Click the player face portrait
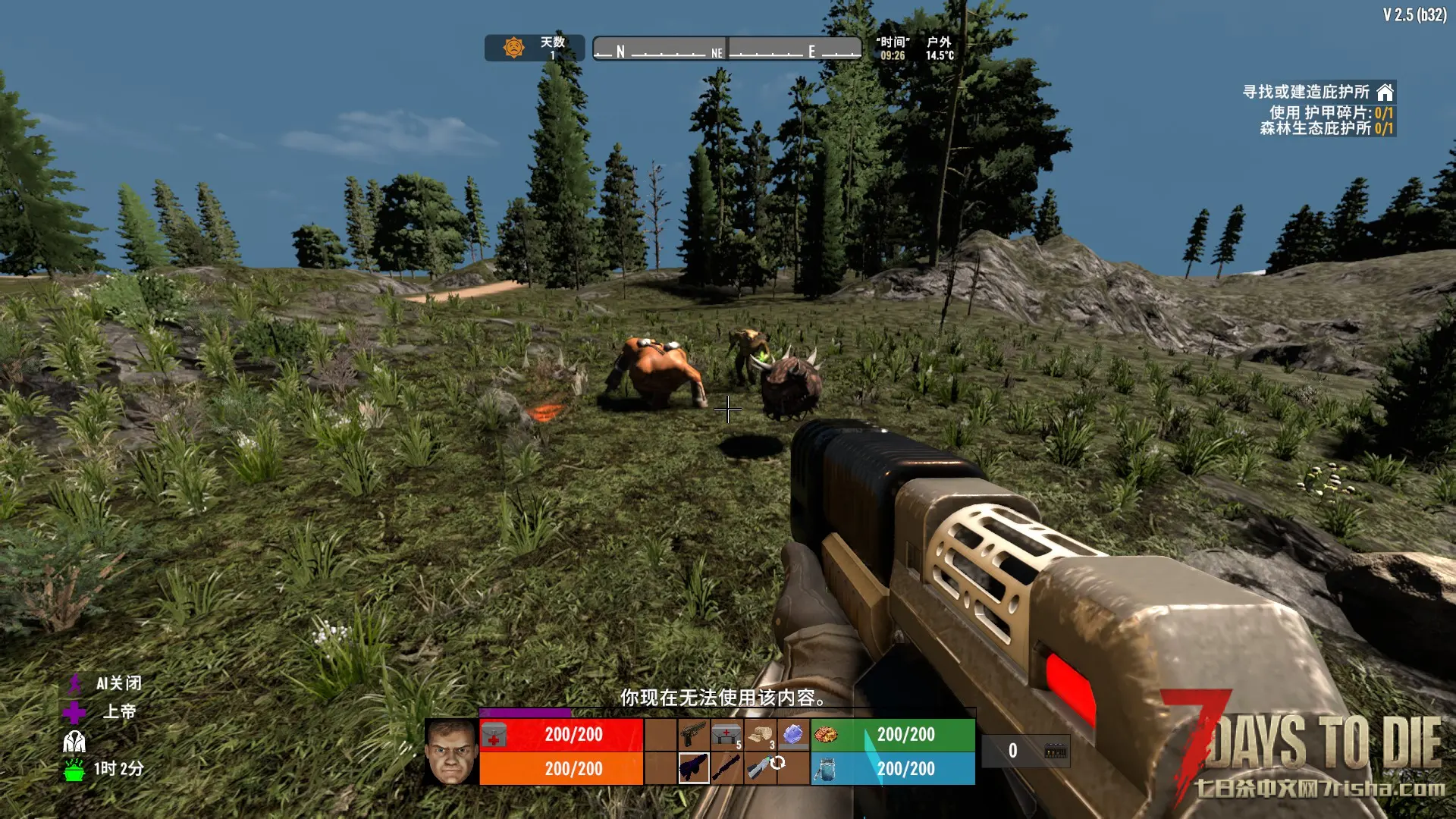The width and height of the screenshot is (1456, 819). pyautogui.click(x=450, y=751)
